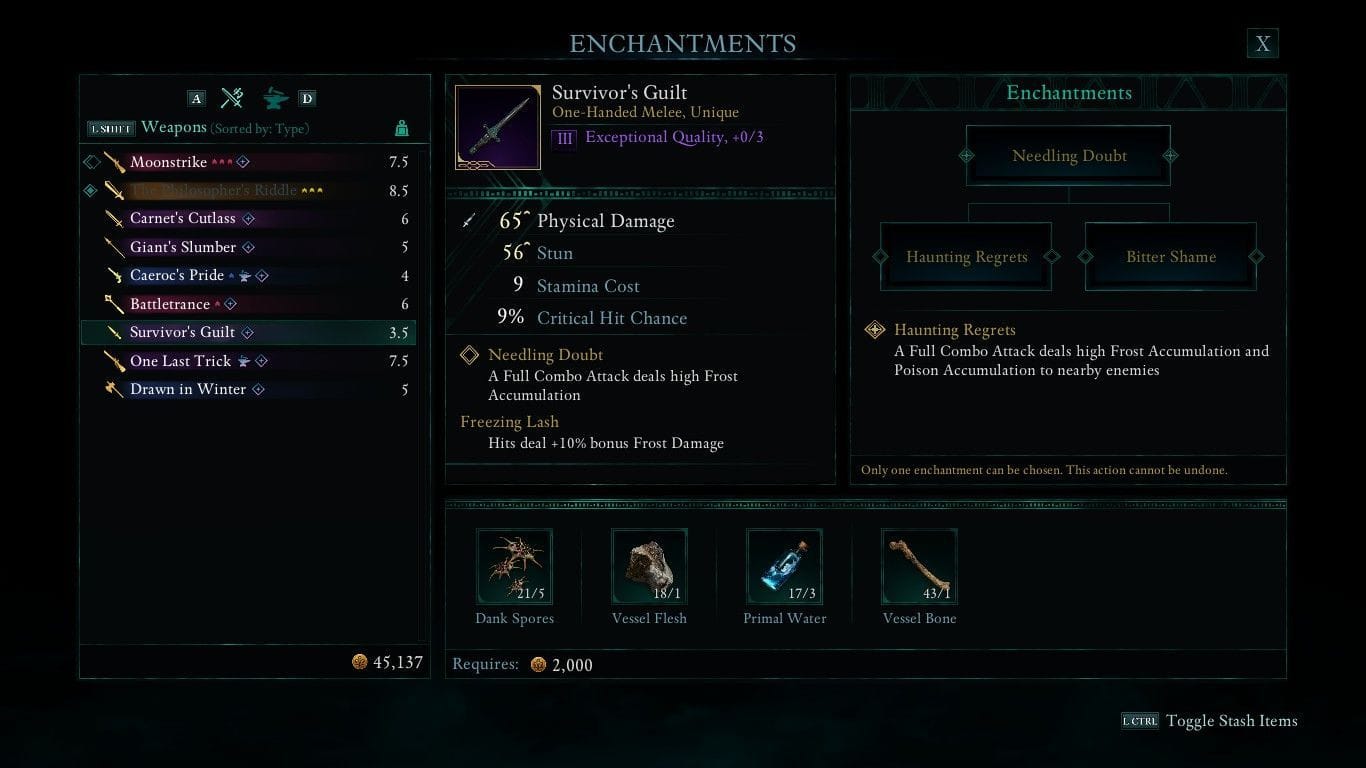Switch to the previous category with A

pyautogui.click(x=196, y=97)
